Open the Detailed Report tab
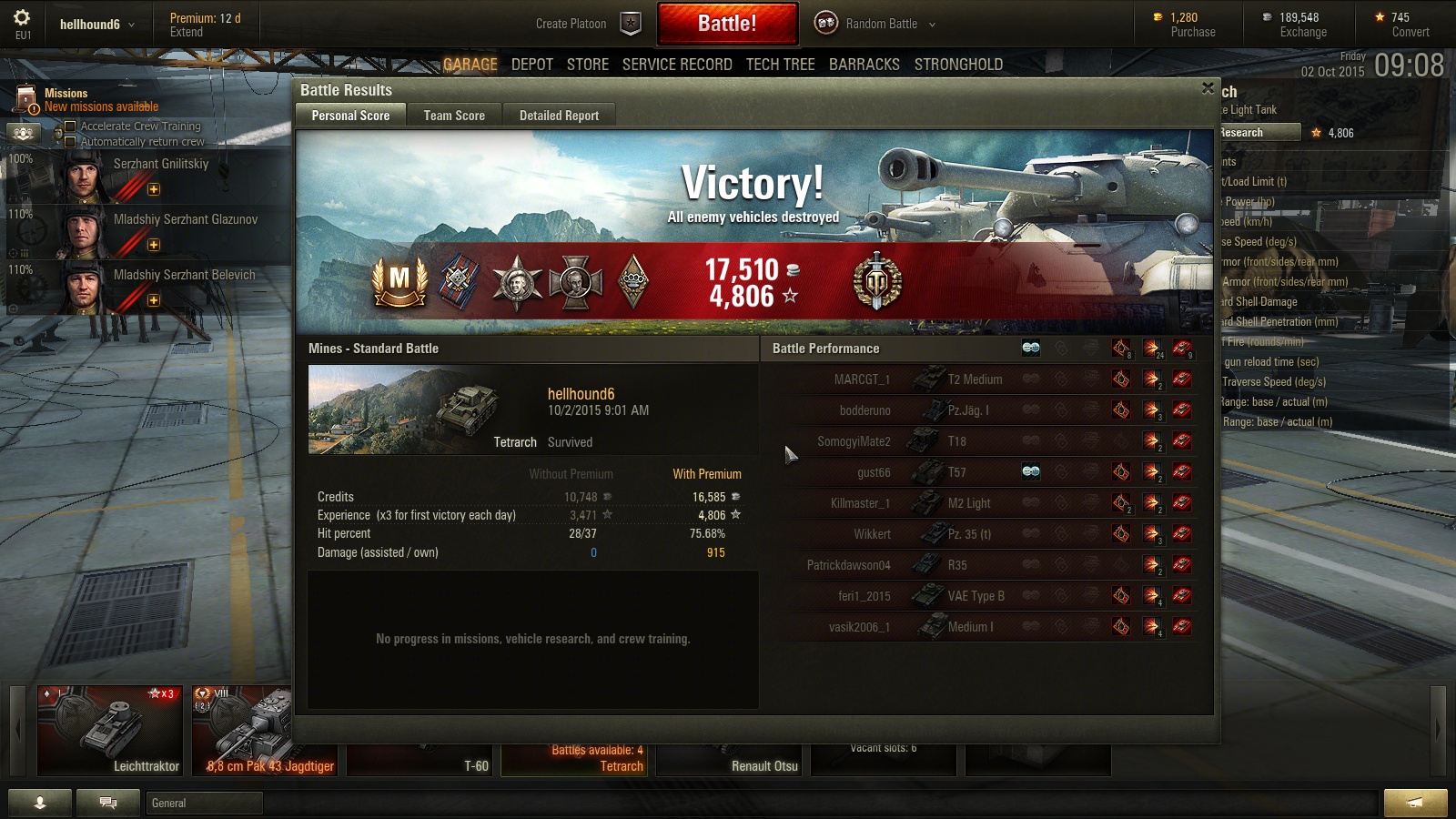The width and height of the screenshot is (1456, 819). point(559,116)
